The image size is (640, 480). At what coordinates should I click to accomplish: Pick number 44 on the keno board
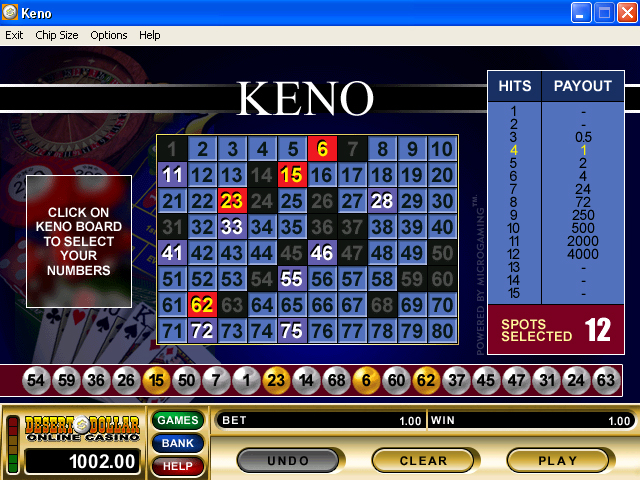tap(262, 253)
